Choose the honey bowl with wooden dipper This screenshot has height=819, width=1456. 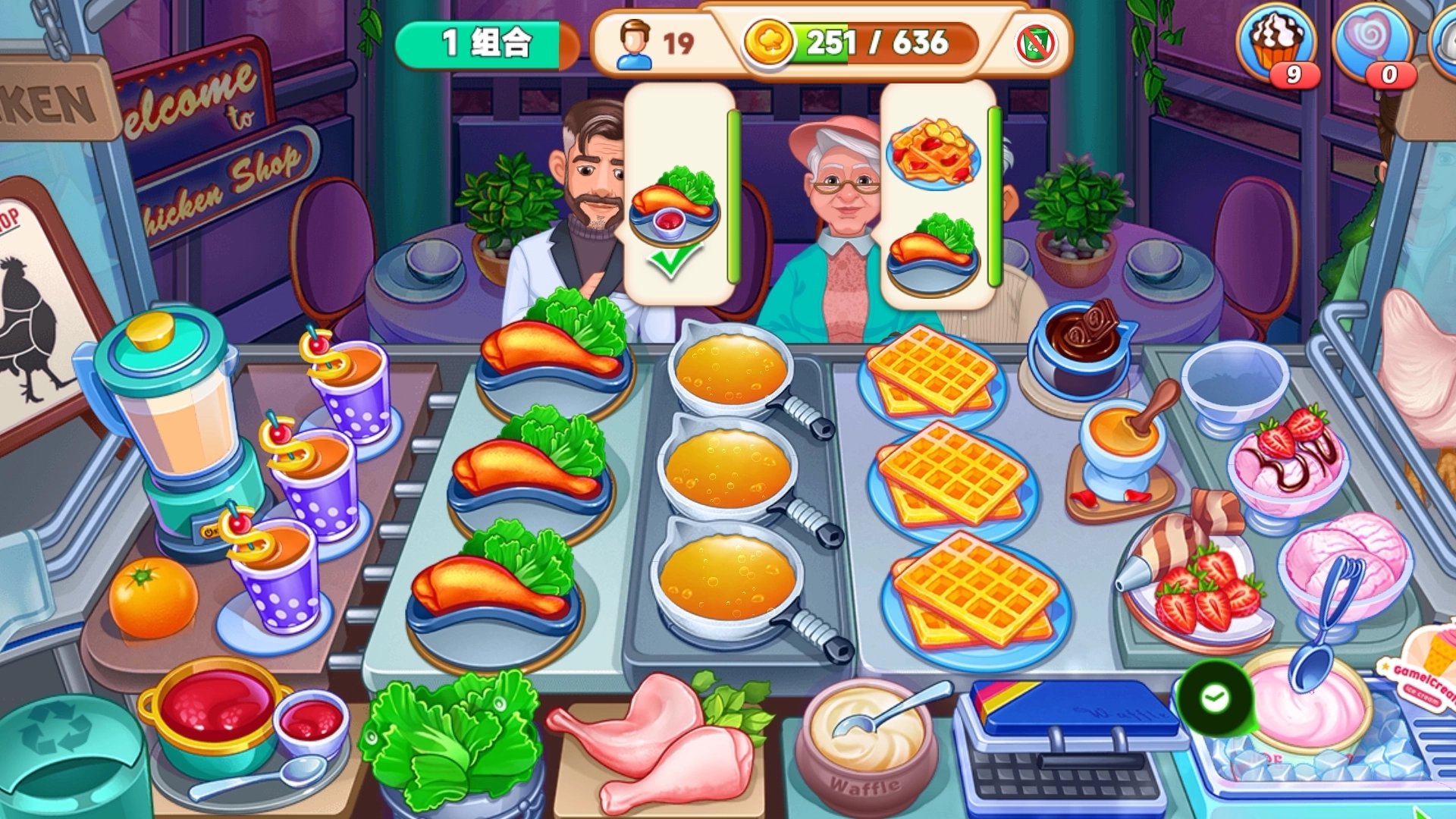click(x=1124, y=447)
